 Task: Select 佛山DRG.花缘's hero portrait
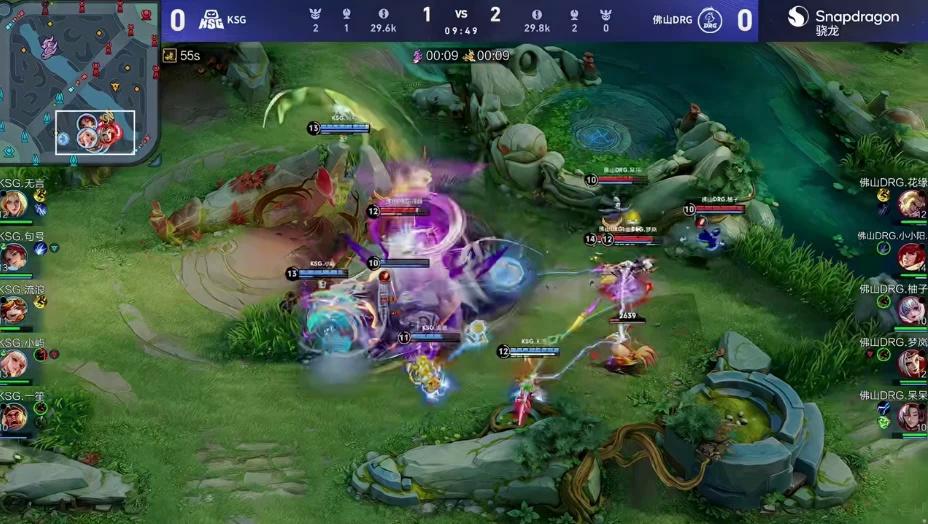point(912,204)
